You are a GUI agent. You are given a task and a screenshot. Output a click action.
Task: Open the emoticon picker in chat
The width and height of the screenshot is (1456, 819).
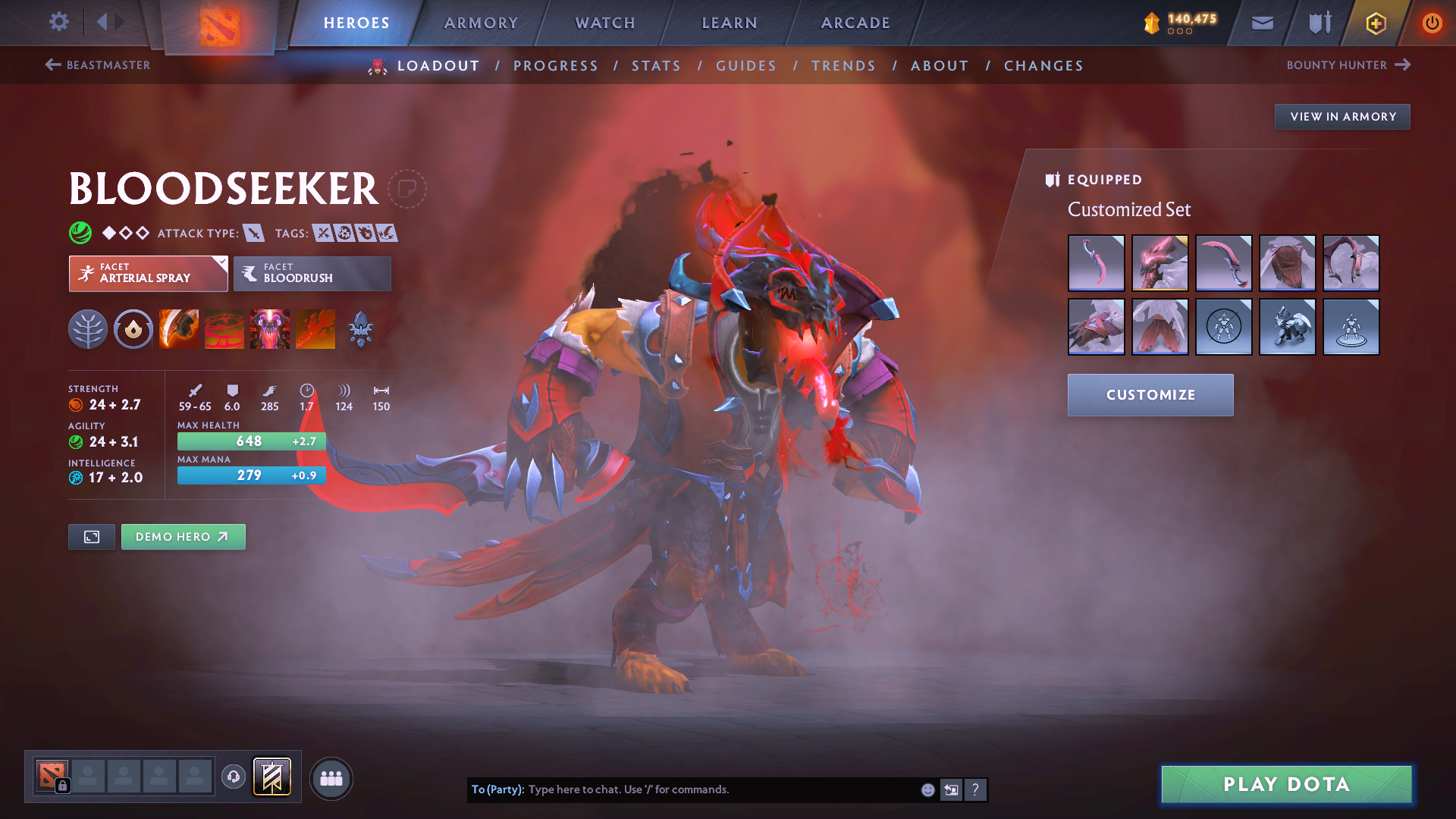[x=927, y=789]
